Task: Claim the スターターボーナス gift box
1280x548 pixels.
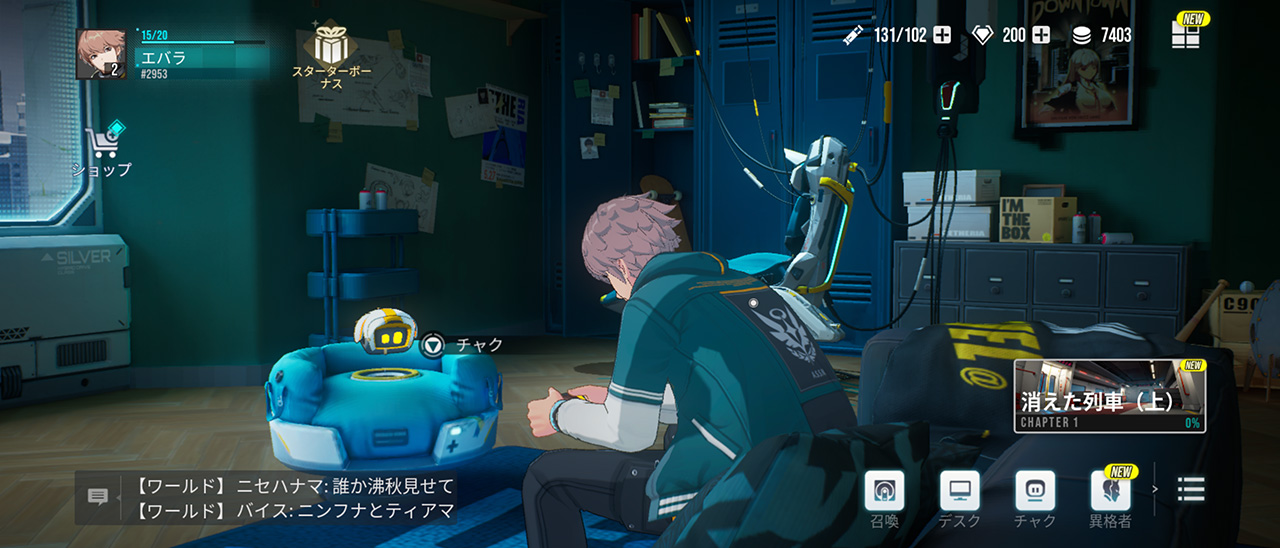Action: (x=331, y=46)
